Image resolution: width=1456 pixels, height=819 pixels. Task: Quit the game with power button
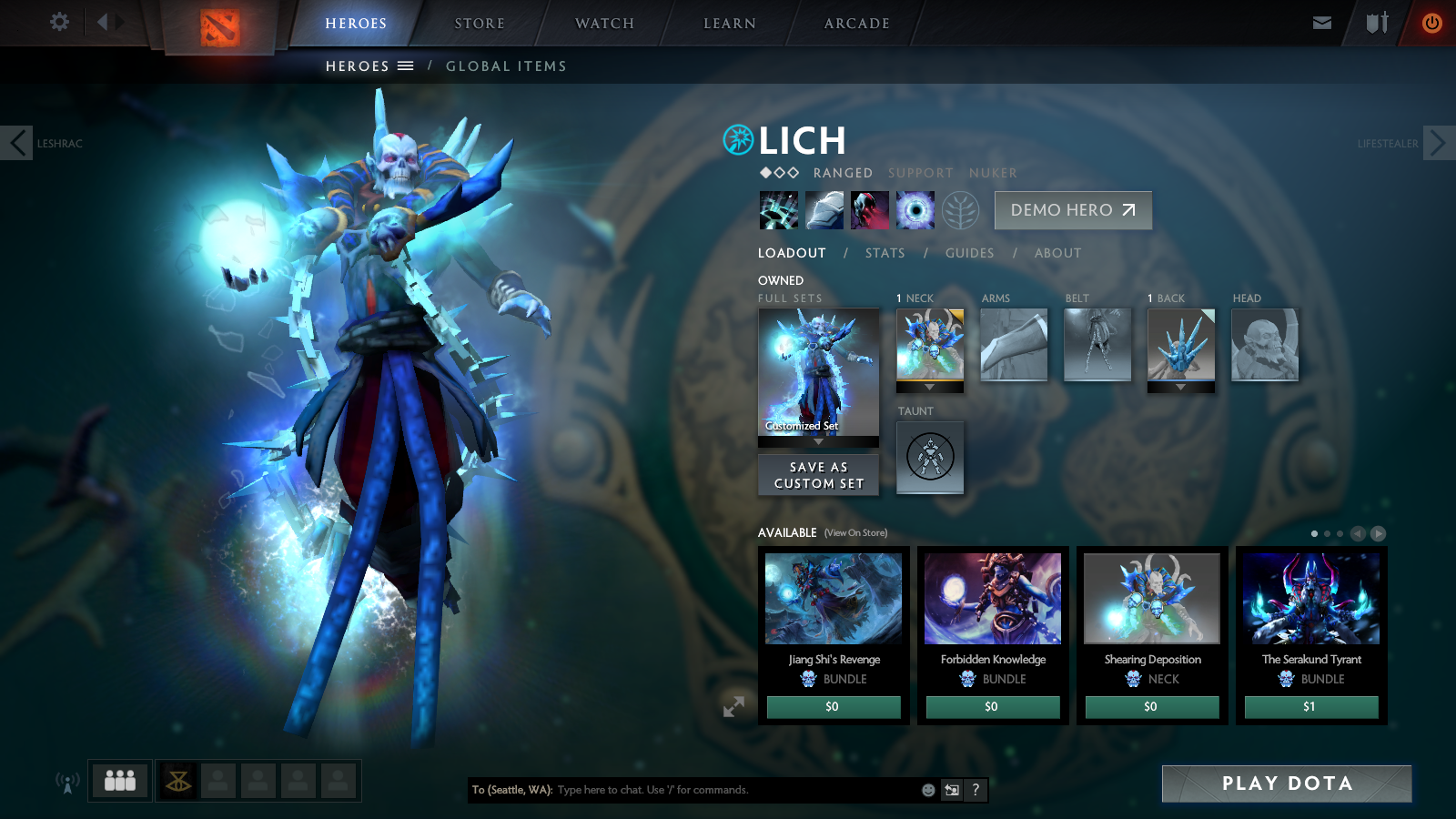click(1431, 23)
